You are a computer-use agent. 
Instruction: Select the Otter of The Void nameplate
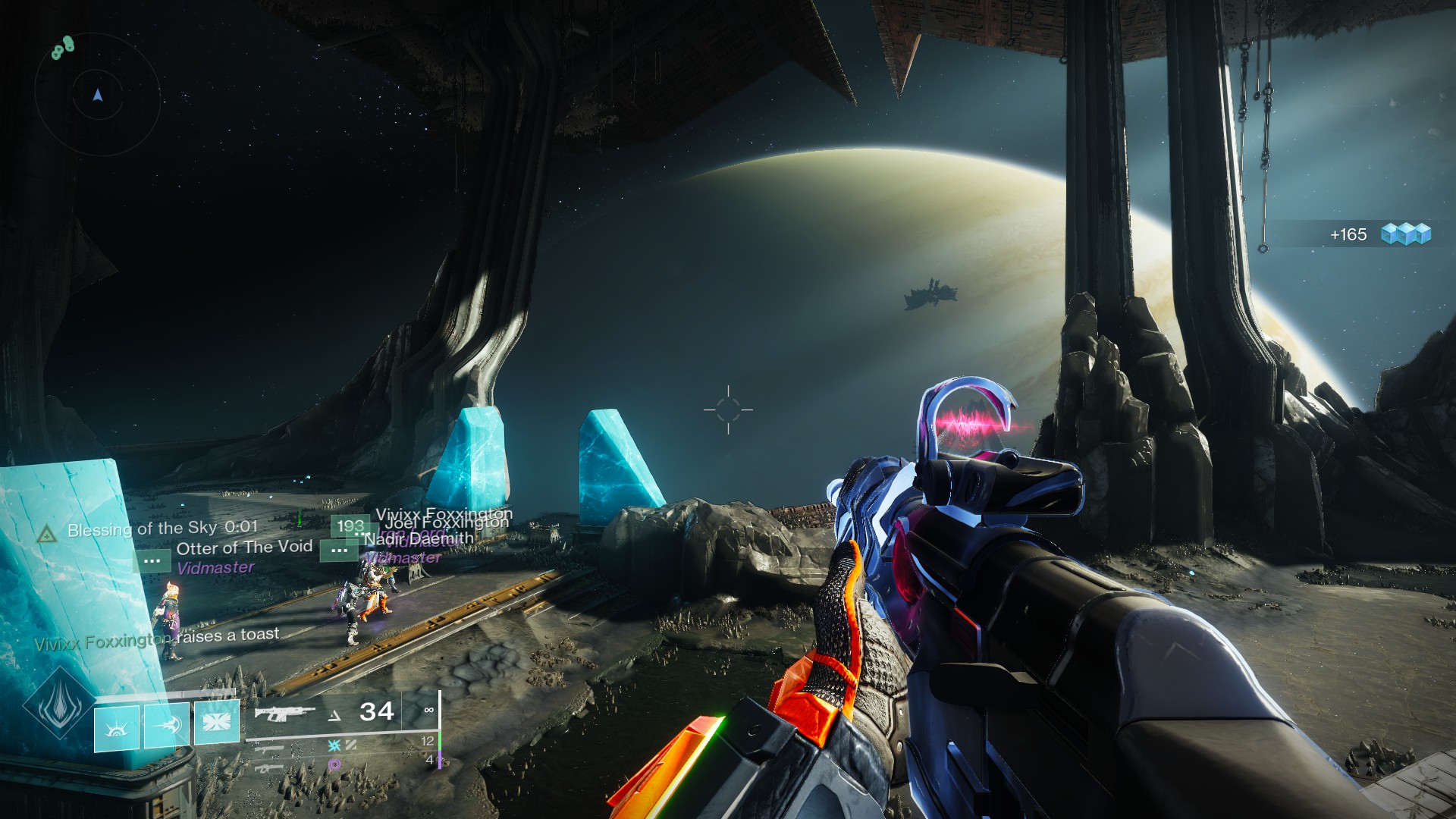coord(243,548)
